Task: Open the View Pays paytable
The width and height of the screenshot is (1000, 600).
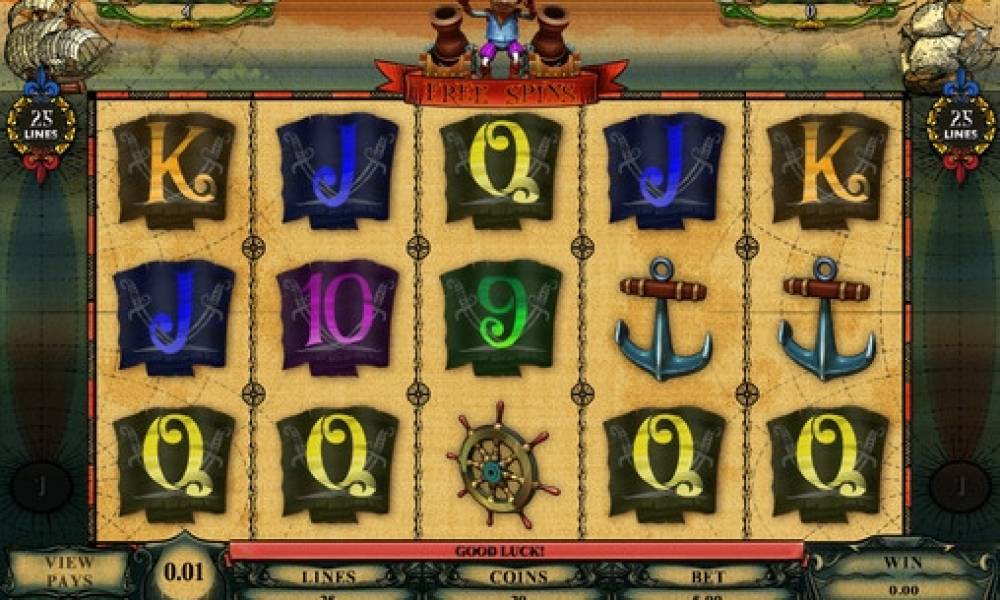Action: [69, 572]
